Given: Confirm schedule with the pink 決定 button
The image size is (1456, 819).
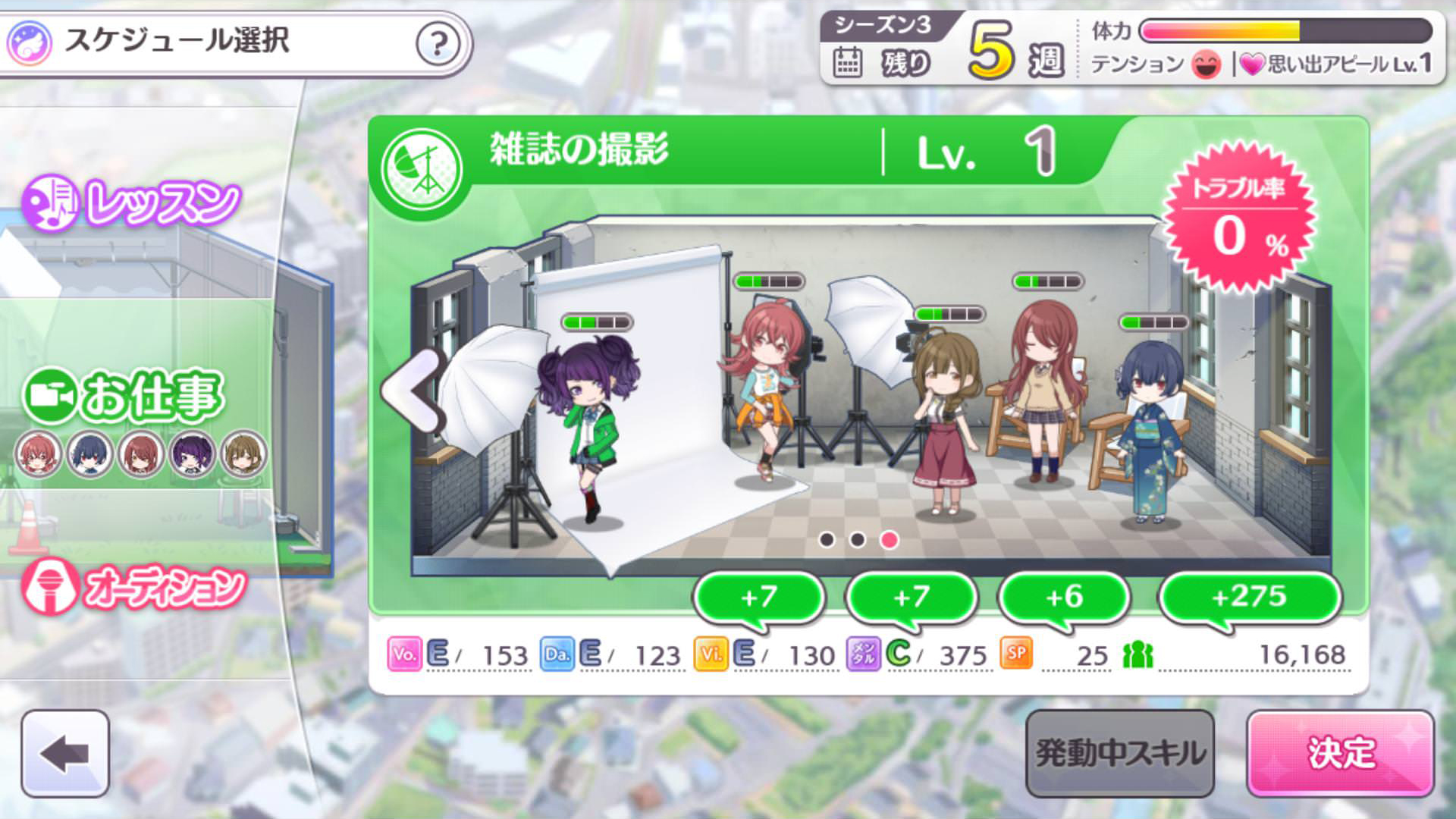Looking at the screenshot, I should 1340,753.
